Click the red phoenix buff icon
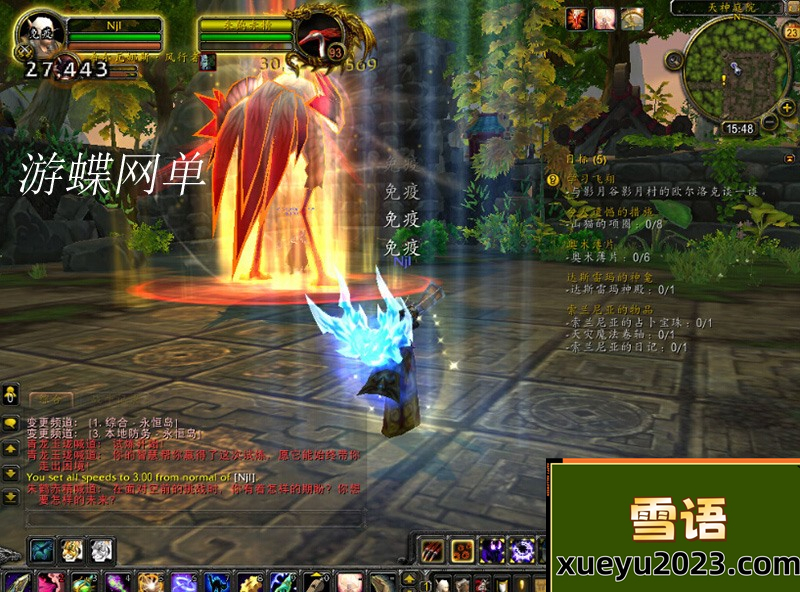This screenshot has width=800, height=592. pyautogui.click(x=578, y=18)
